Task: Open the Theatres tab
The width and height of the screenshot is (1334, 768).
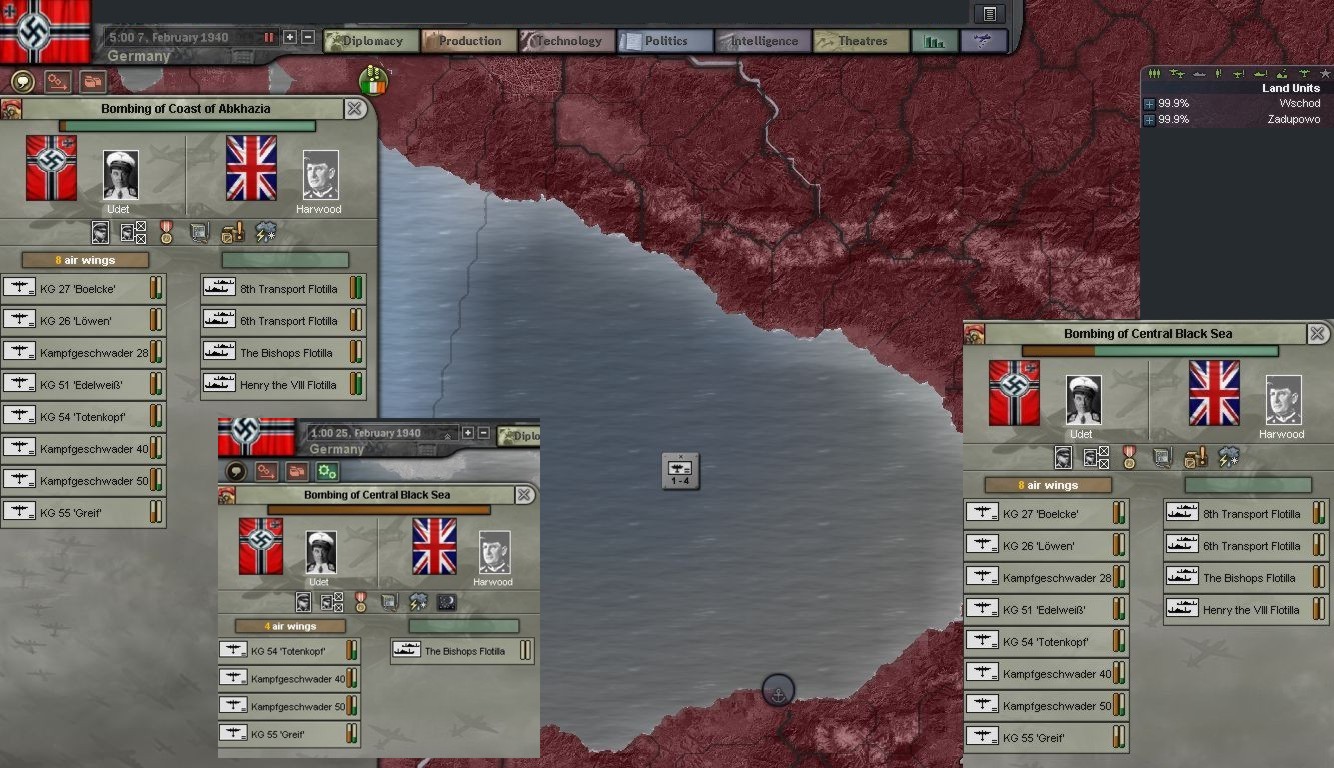Action: click(x=861, y=41)
